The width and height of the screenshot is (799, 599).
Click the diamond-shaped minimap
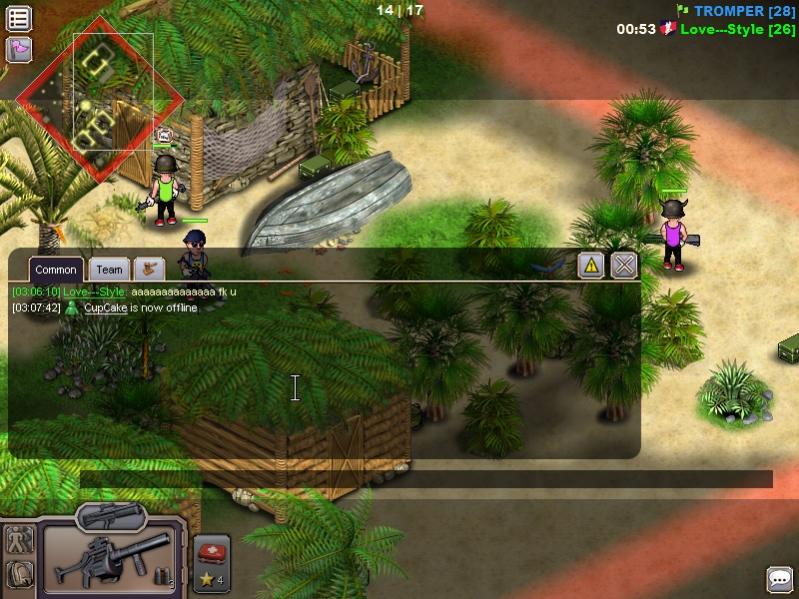(x=100, y=99)
